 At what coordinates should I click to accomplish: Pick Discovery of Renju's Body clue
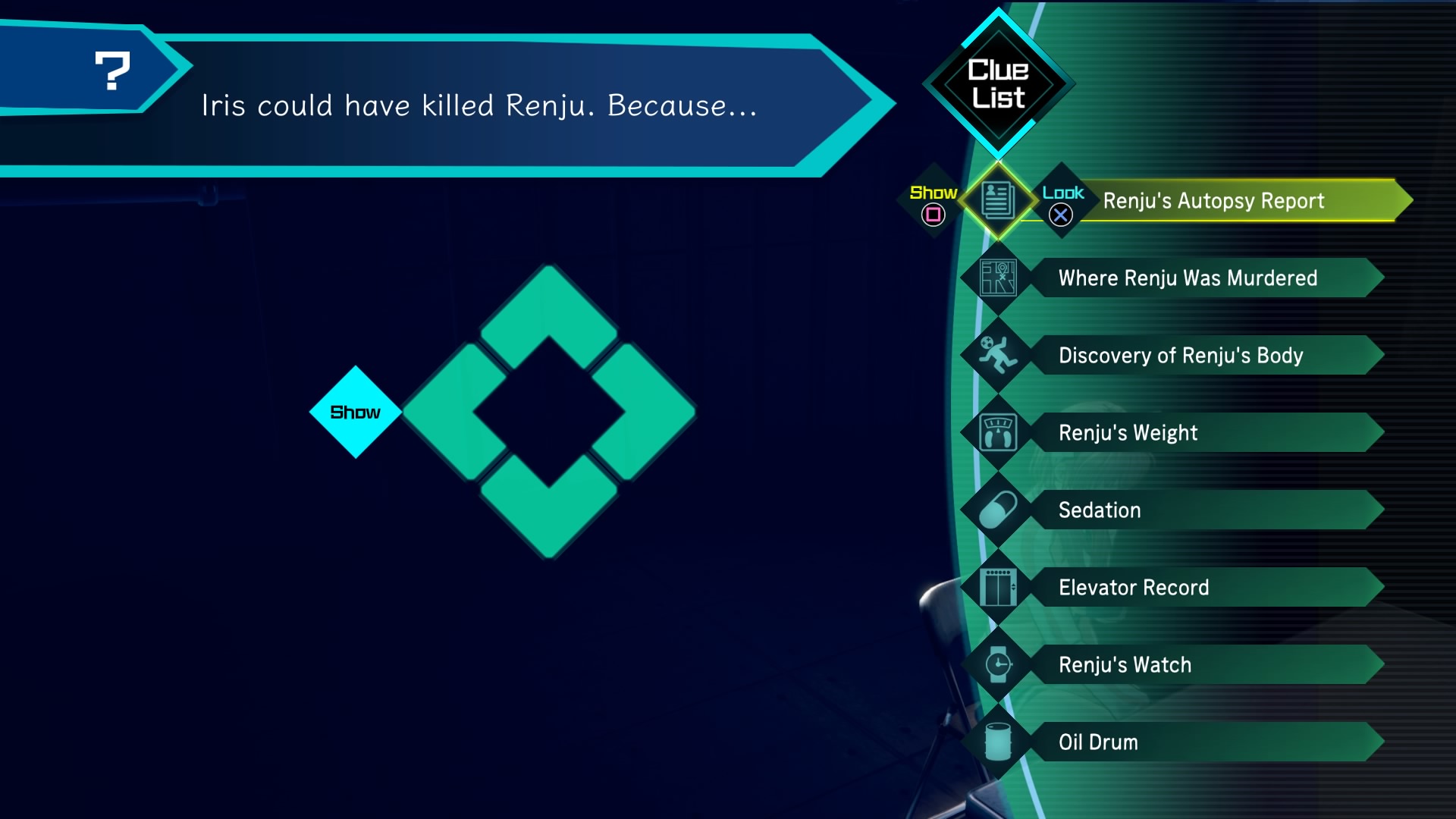coord(1181,356)
